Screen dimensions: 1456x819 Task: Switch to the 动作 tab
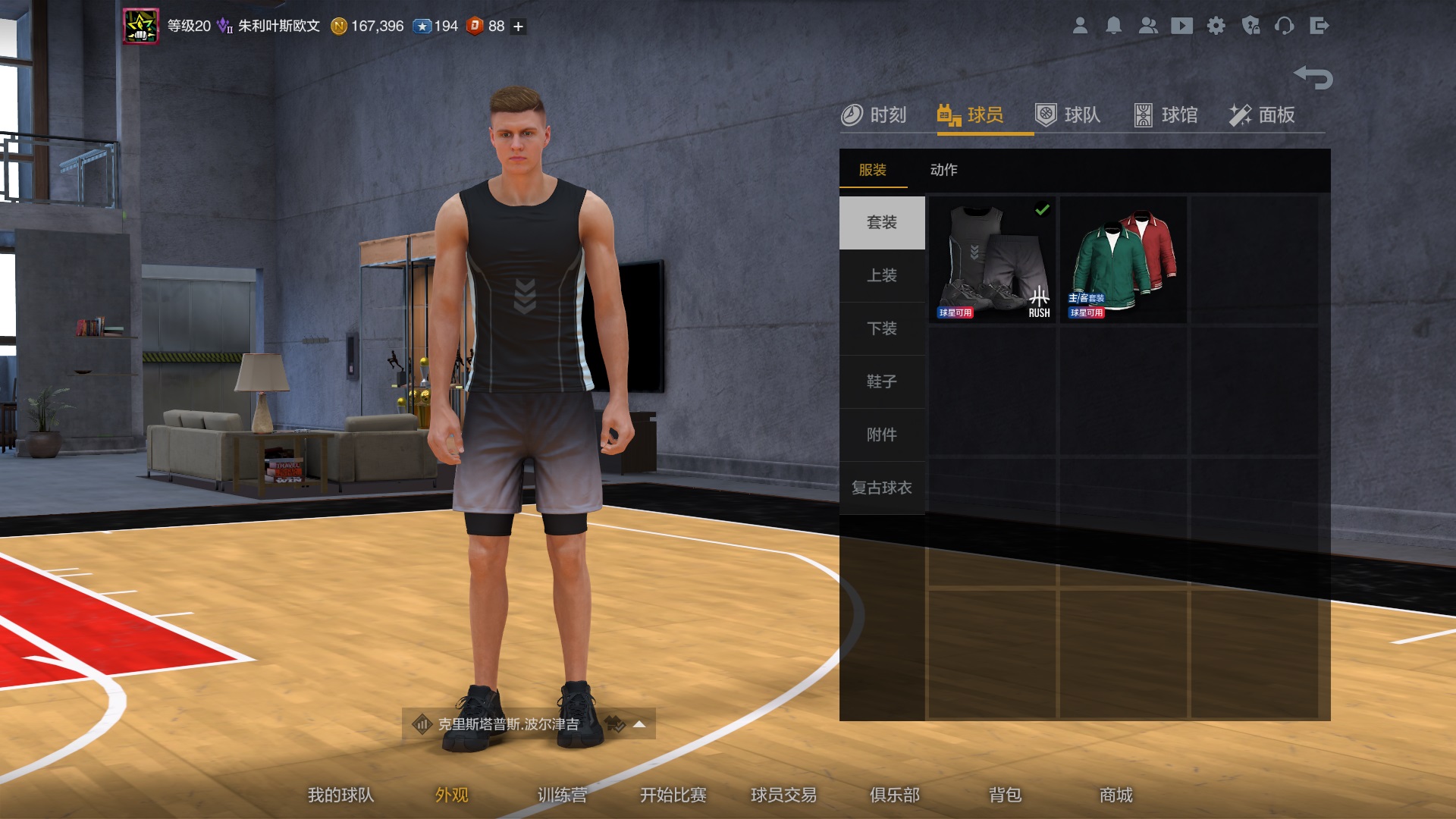click(x=944, y=170)
